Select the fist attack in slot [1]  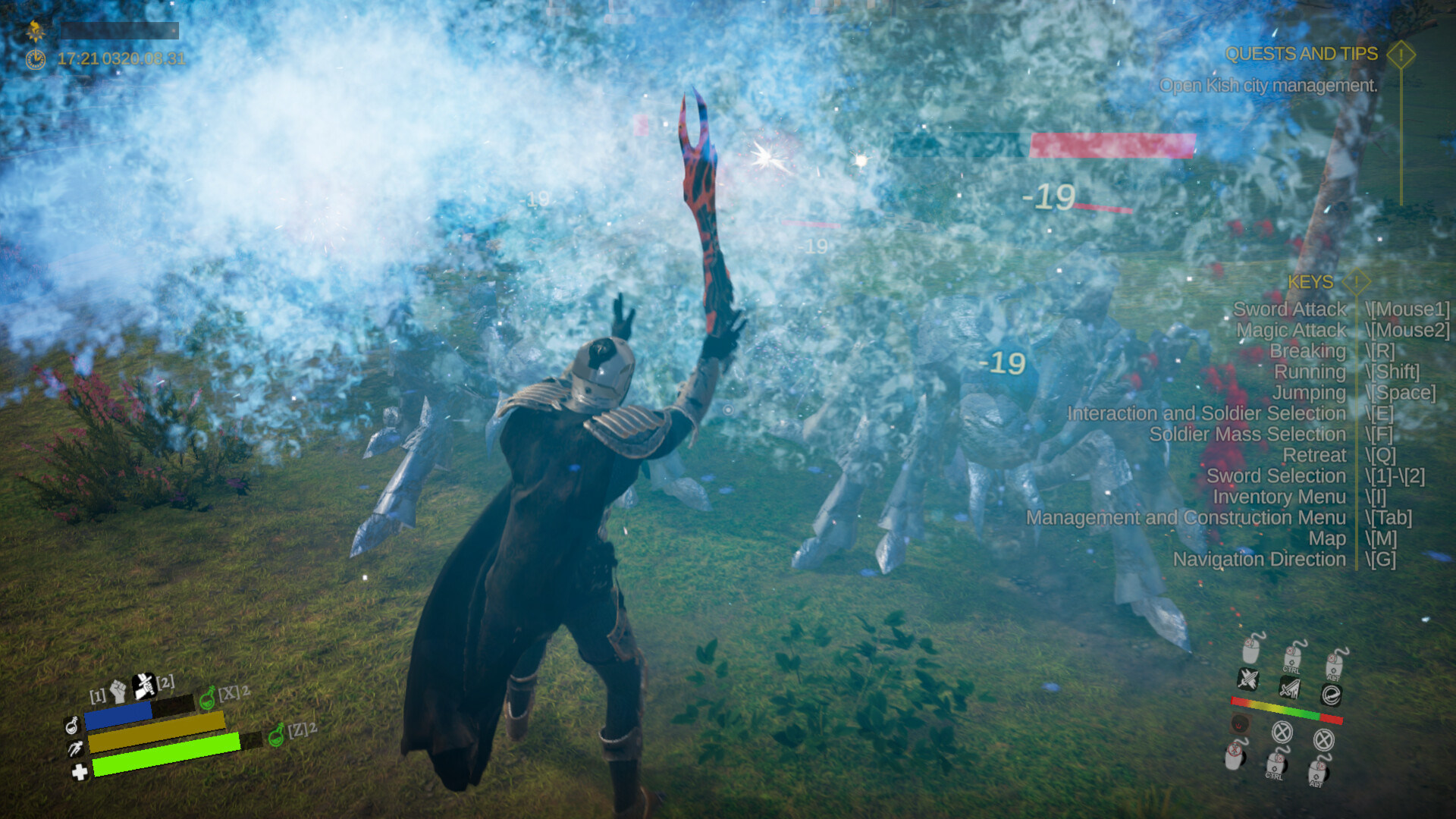[118, 691]
